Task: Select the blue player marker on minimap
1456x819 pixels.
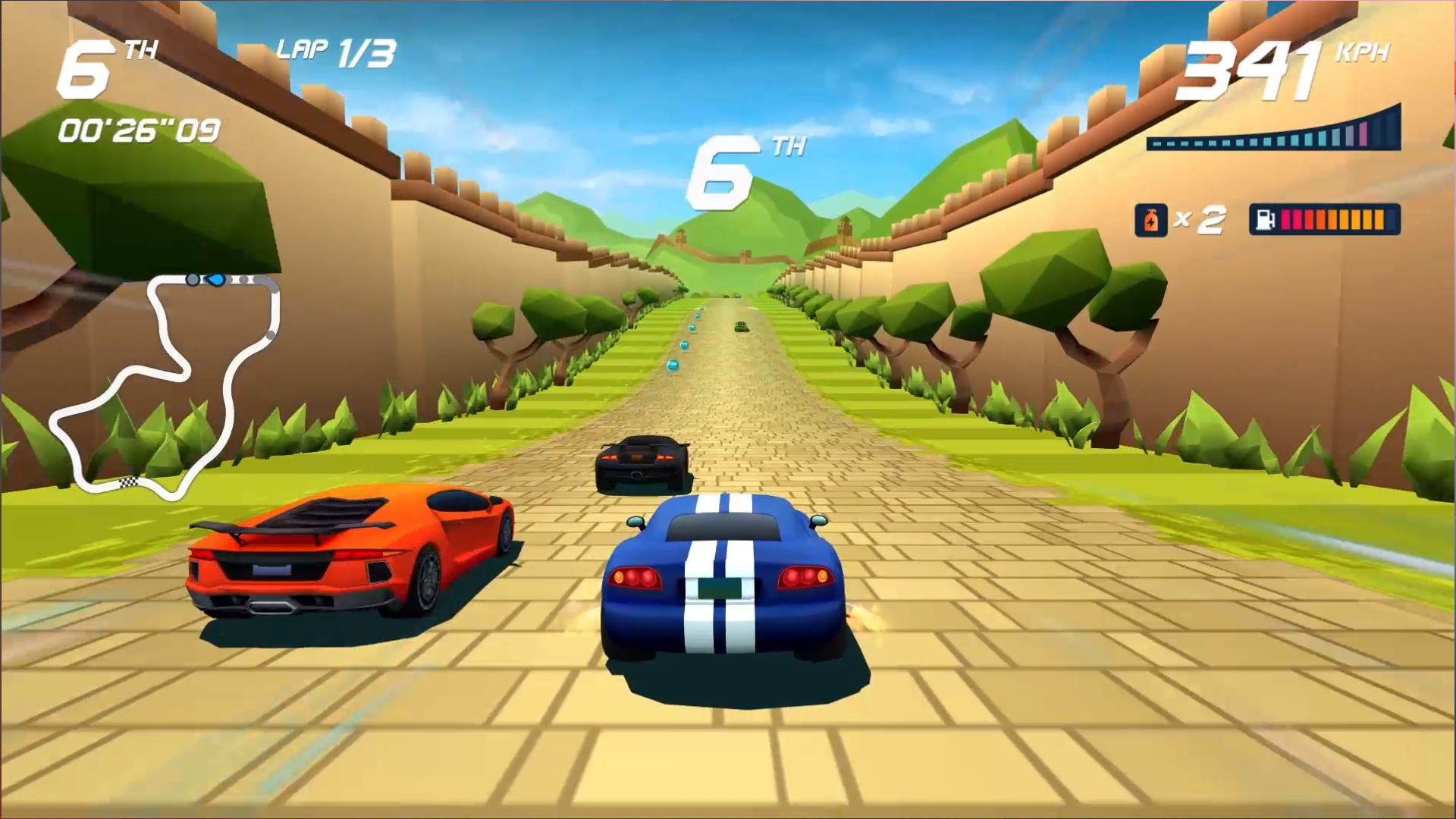Action: (217, 280)
